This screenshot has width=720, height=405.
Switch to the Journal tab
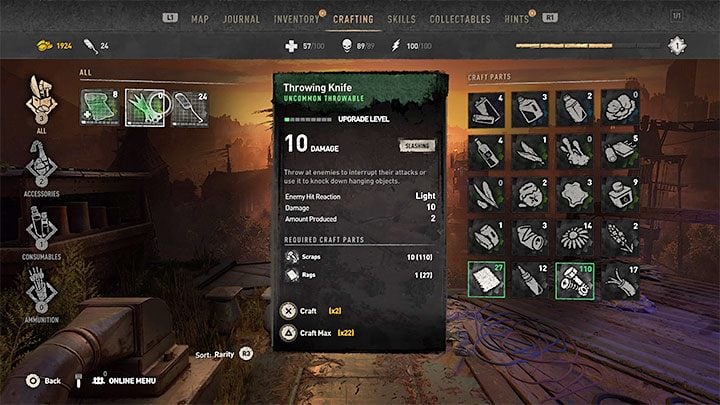(240, 19)
